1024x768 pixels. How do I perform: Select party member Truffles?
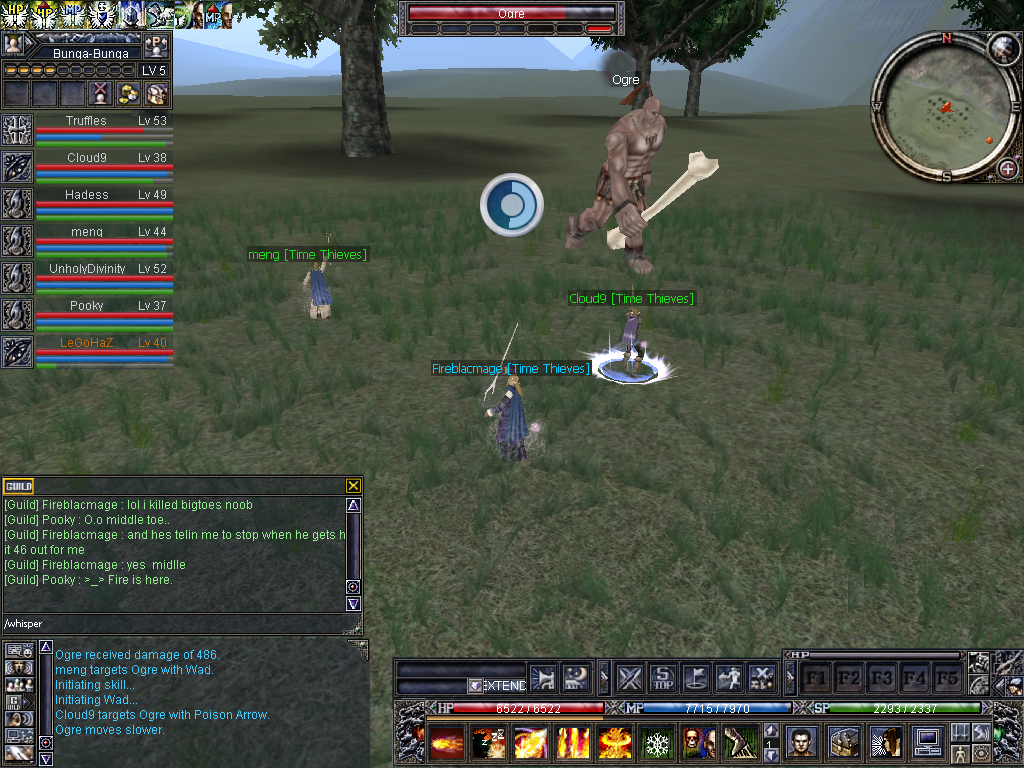pos(87,121)
